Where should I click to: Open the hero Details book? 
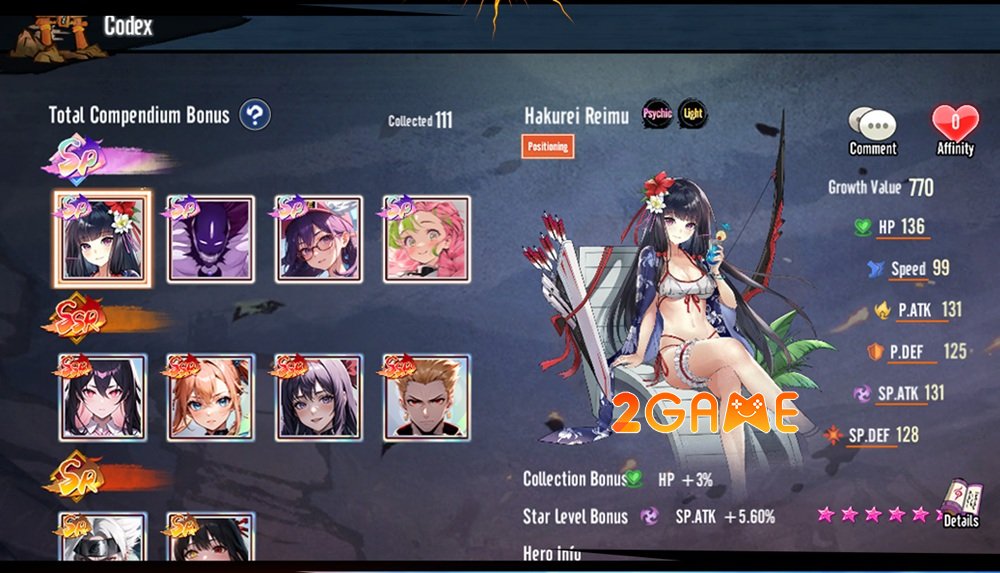point(960,503)
